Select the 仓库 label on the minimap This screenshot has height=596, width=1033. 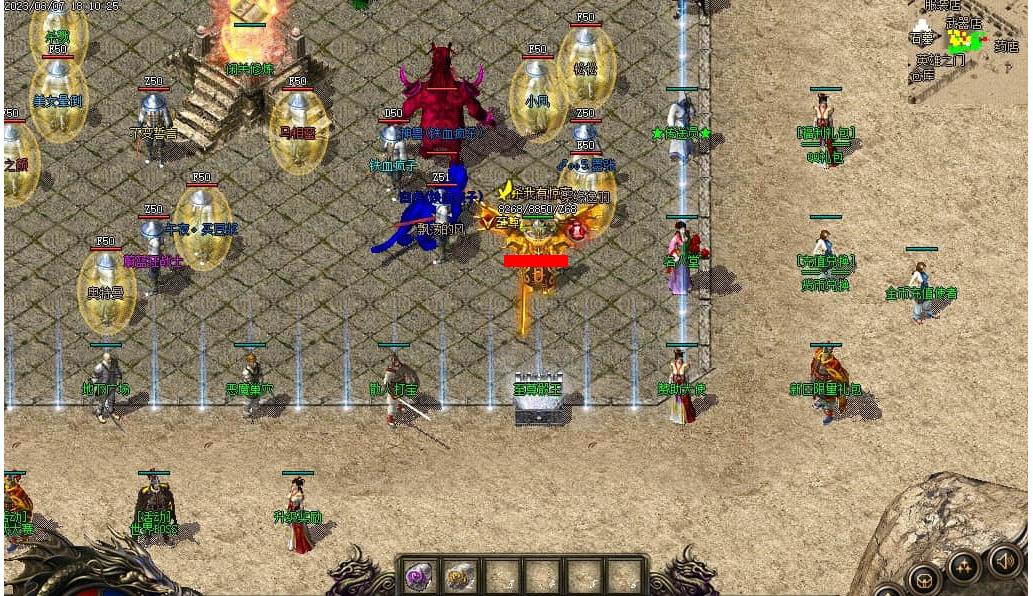pyautogui.click(x=921, y=75)
